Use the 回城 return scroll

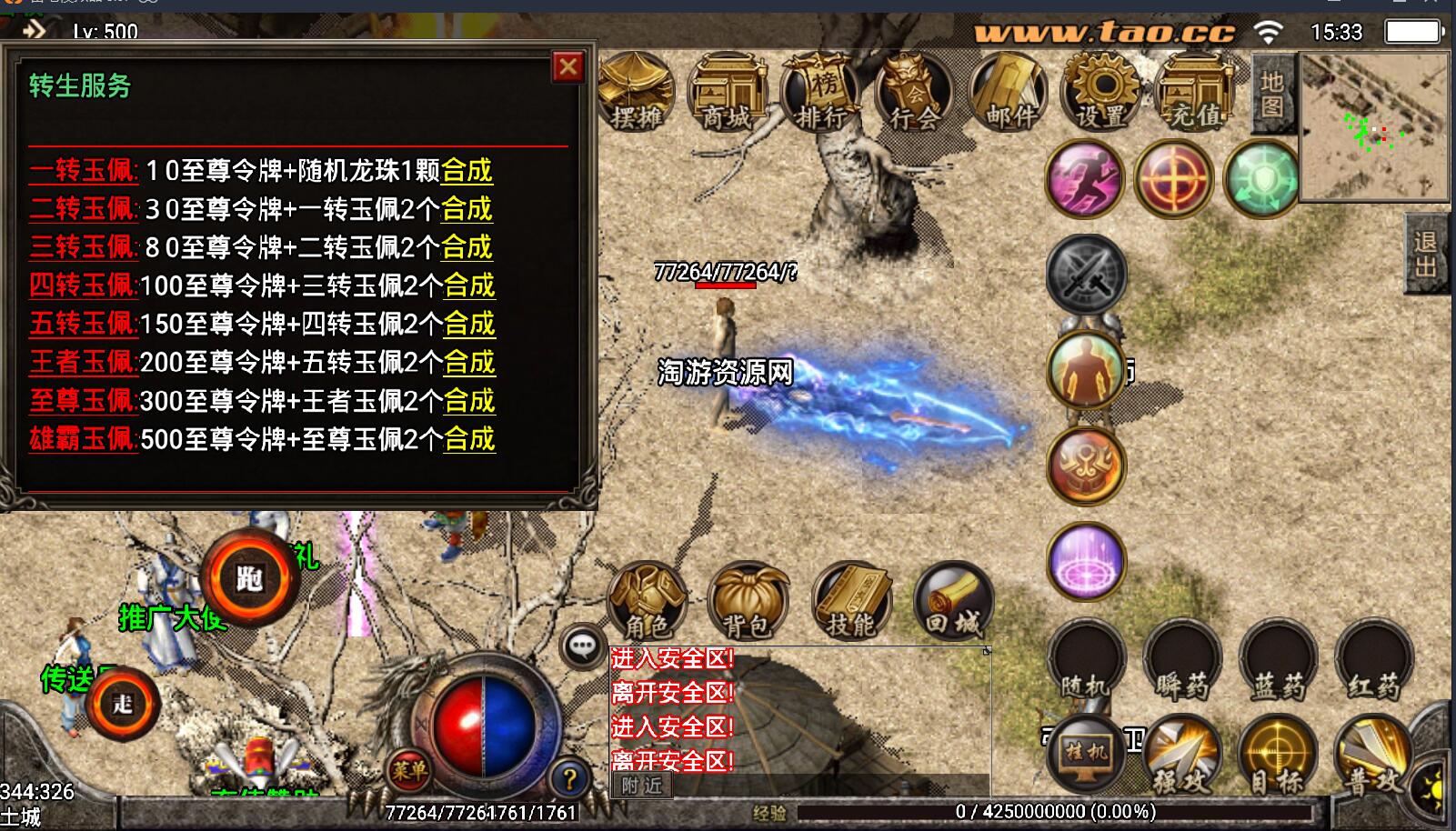click(953, 602)
